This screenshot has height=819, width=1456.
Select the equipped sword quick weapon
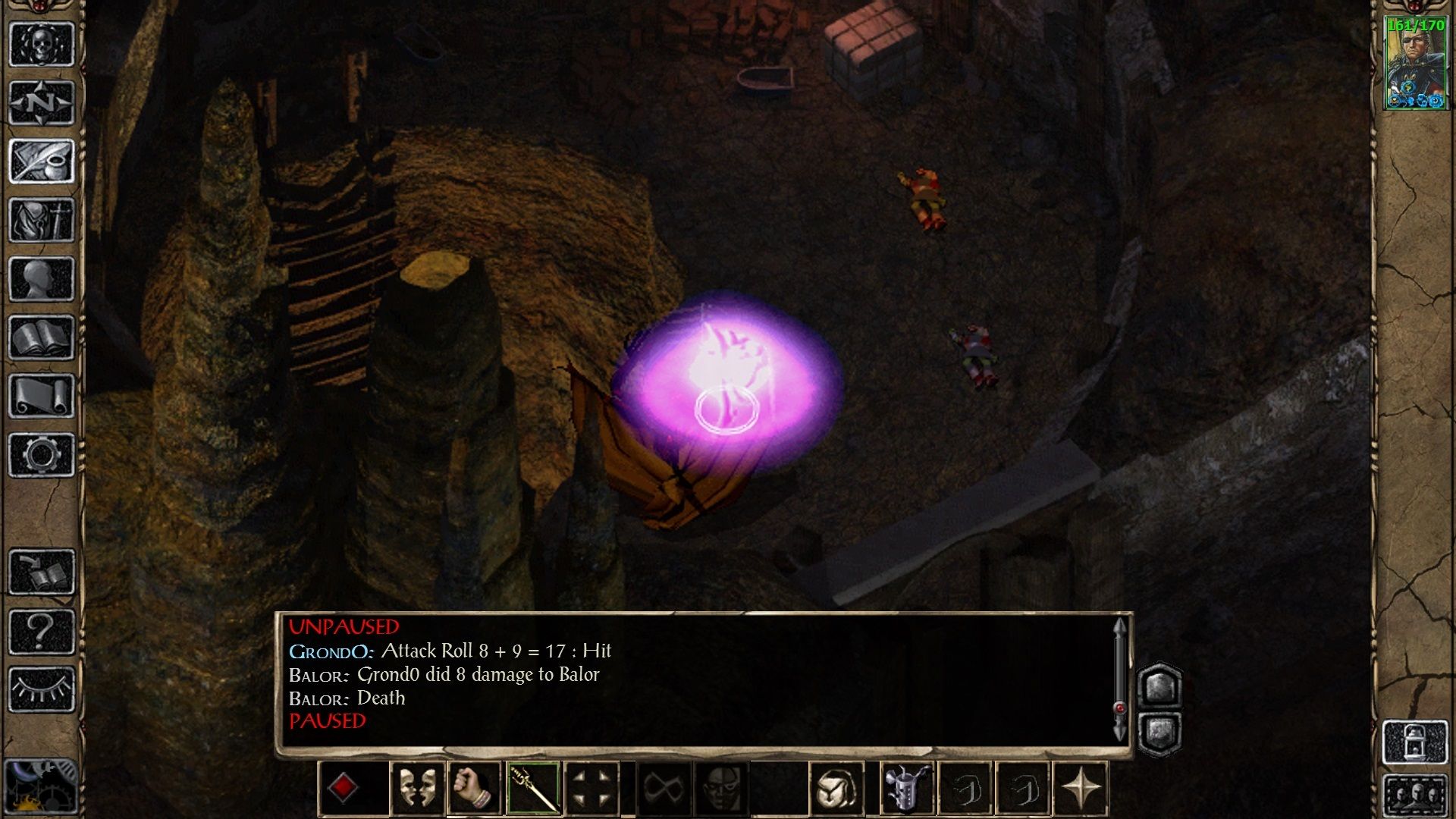(532, 788)
